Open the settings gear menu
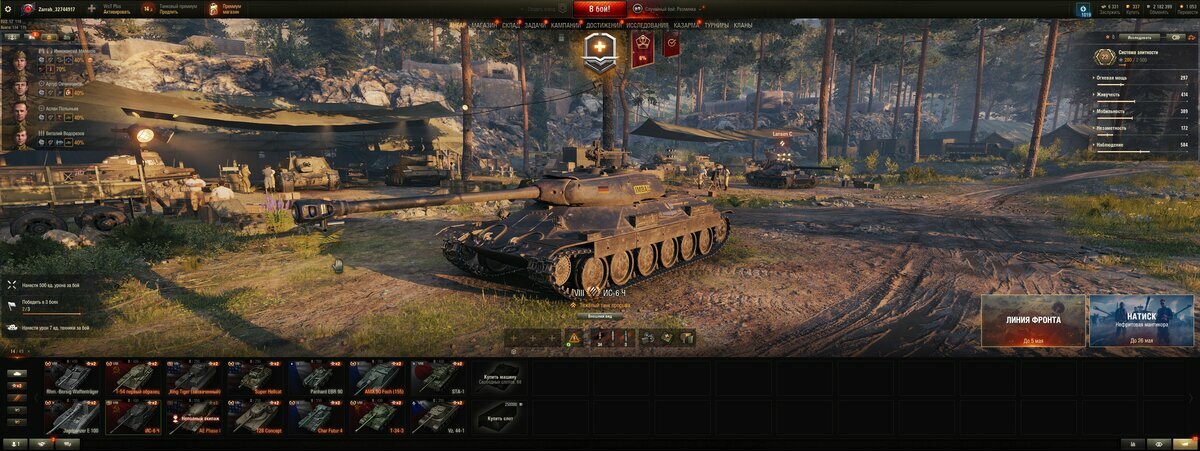 [8, 8]
